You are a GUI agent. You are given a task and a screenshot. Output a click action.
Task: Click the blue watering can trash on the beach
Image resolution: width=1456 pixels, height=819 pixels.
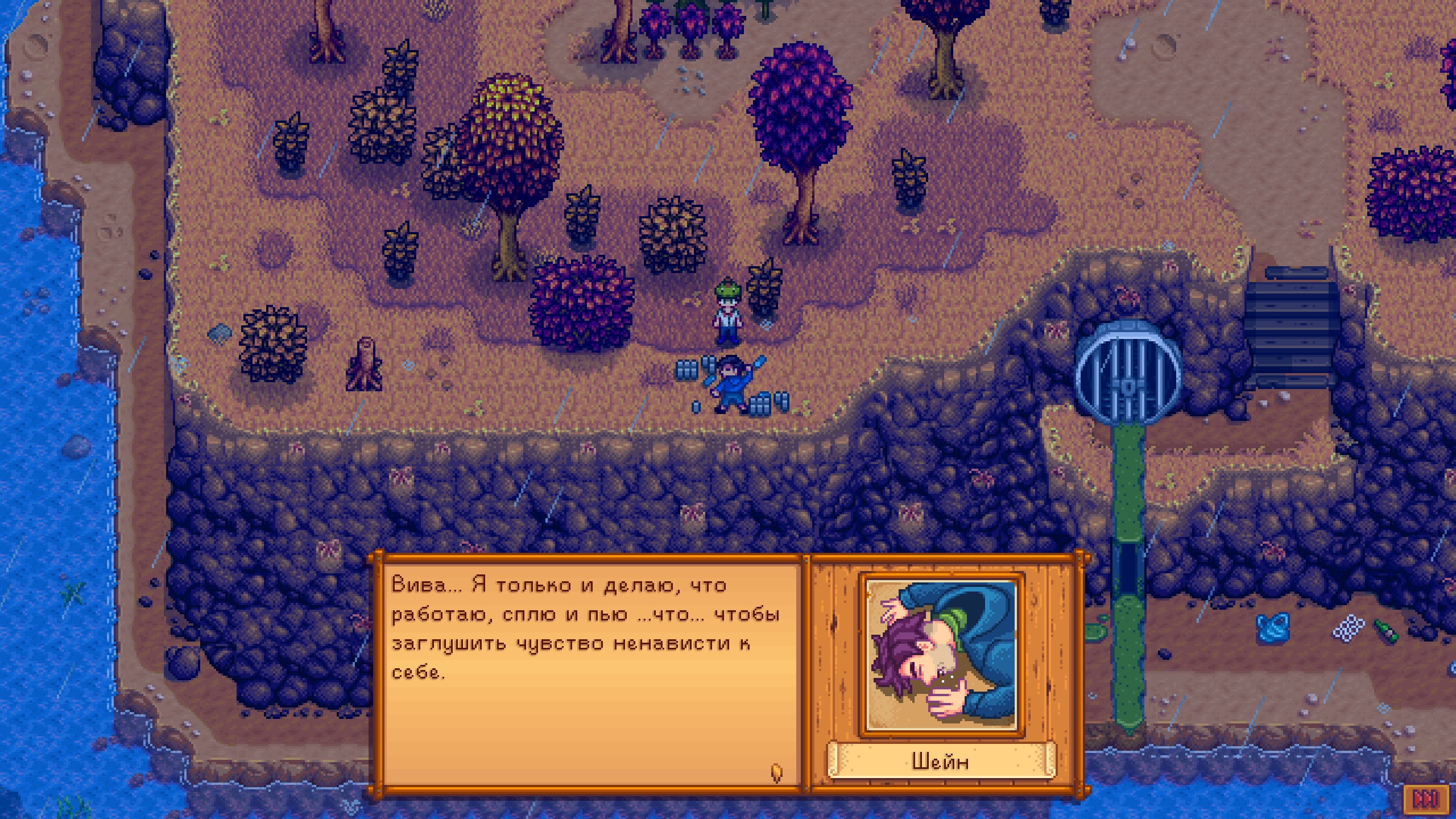click(x=1273, y=629)
